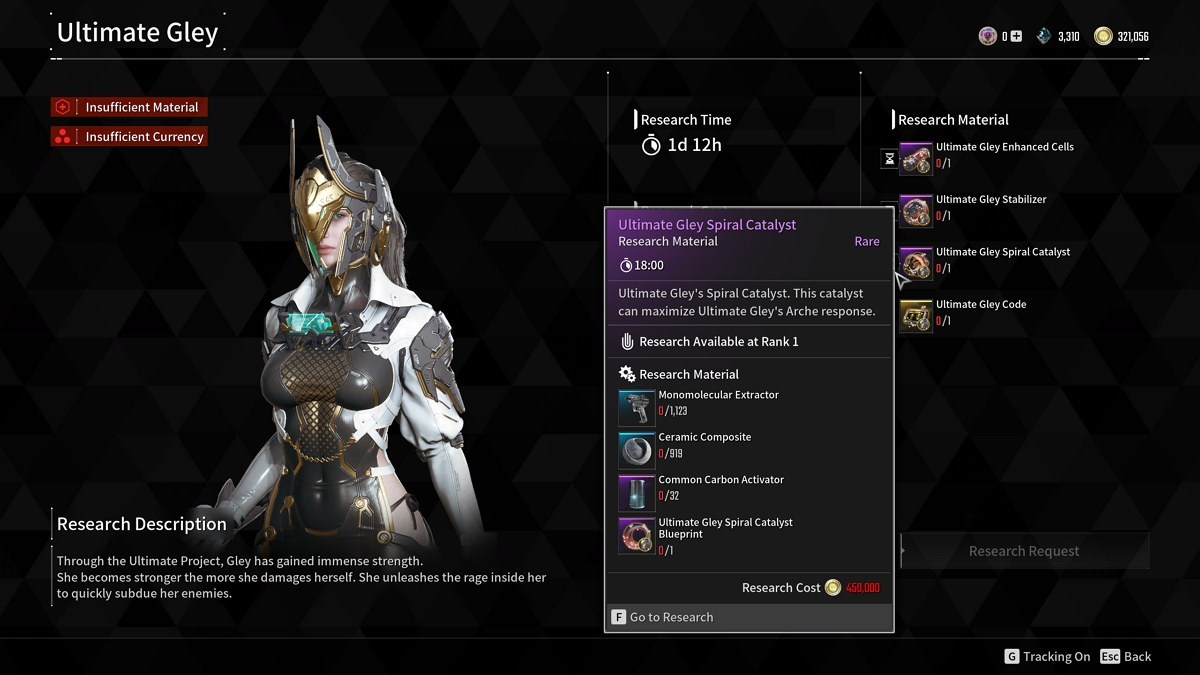
Task: Select Ultimate Gley Enhanced Cells material
Action: pyautogui.click(x=916, y=159)
